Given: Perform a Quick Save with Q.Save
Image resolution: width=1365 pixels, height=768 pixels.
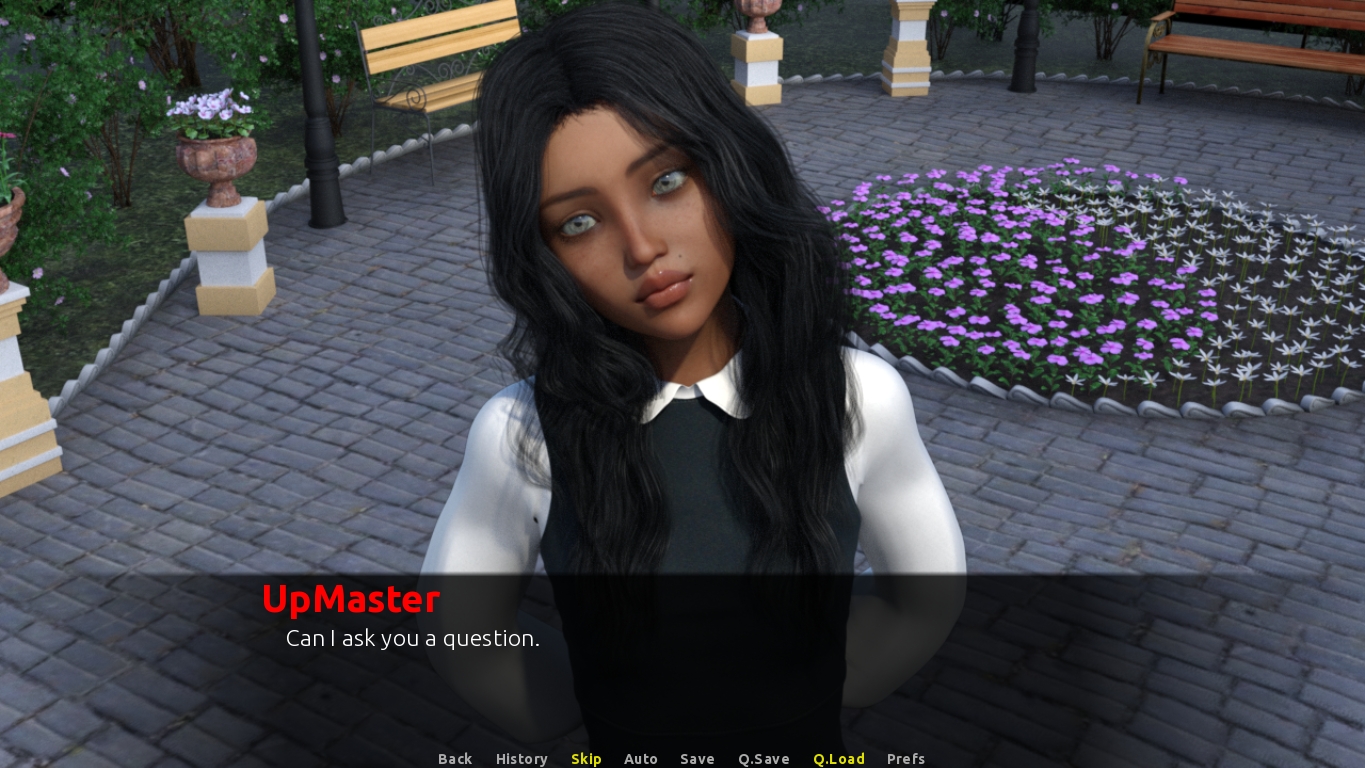Looking at the screenshot, I should point(763,759).
